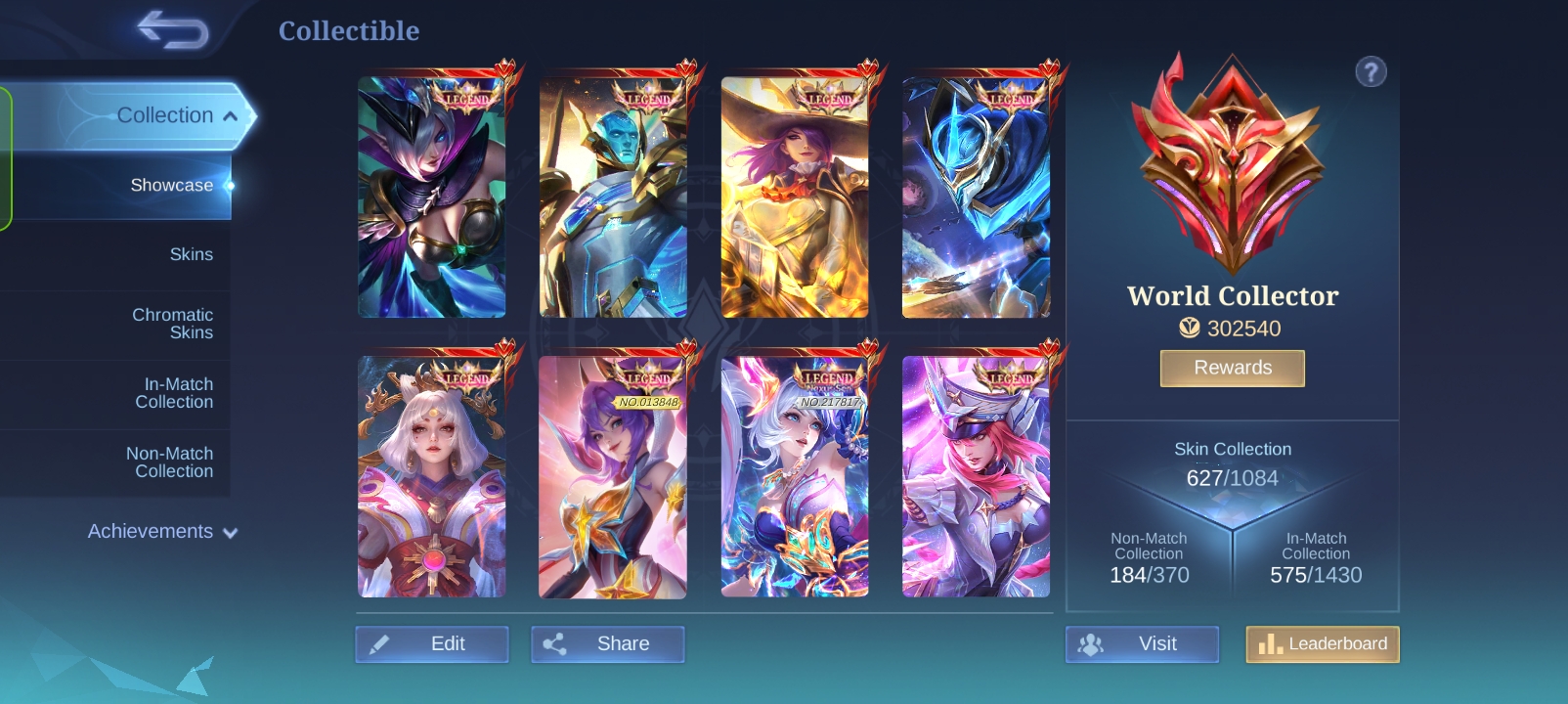
Task: Share the collection showcase
Action: [608, 643]
